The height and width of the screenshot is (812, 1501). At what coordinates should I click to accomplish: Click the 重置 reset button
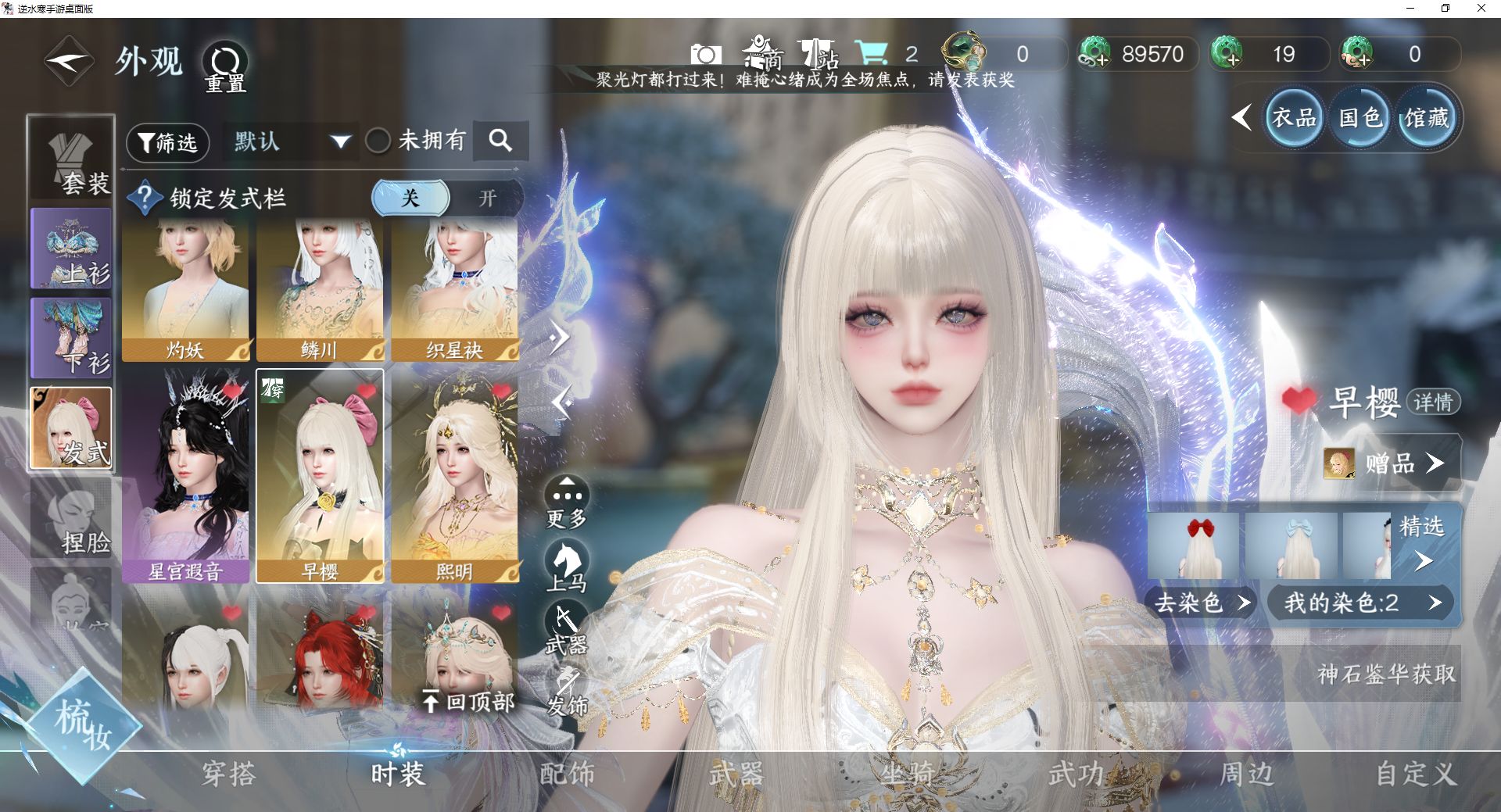(x=225, y=66)
